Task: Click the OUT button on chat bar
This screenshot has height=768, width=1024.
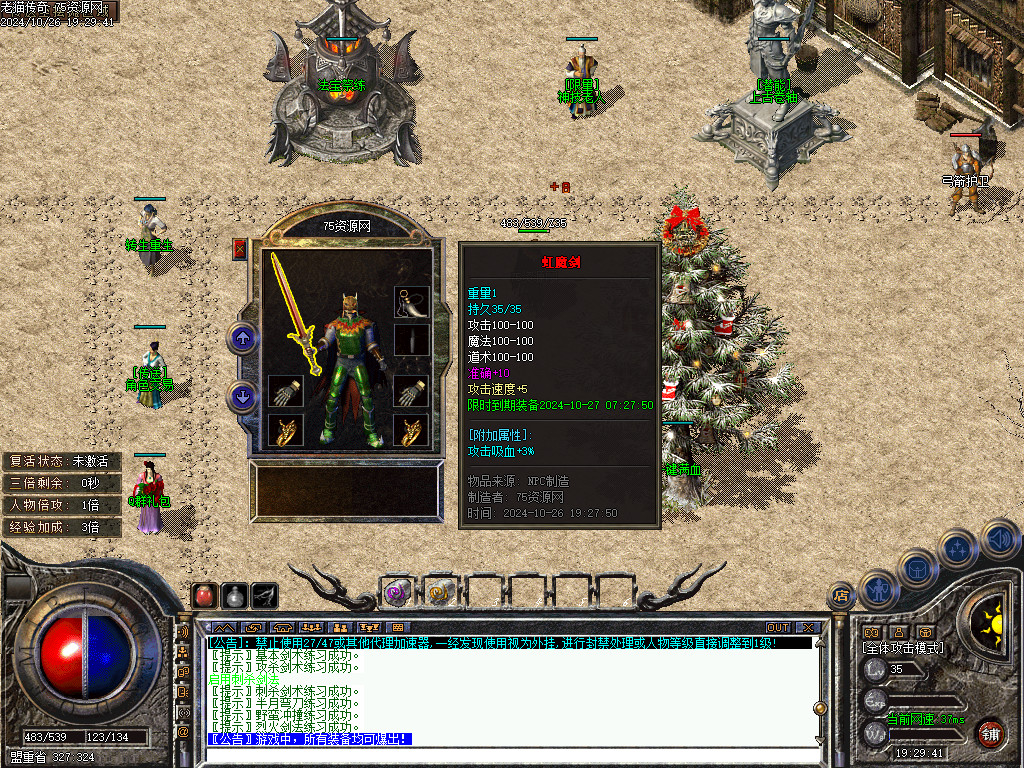Action: point(778,628)
